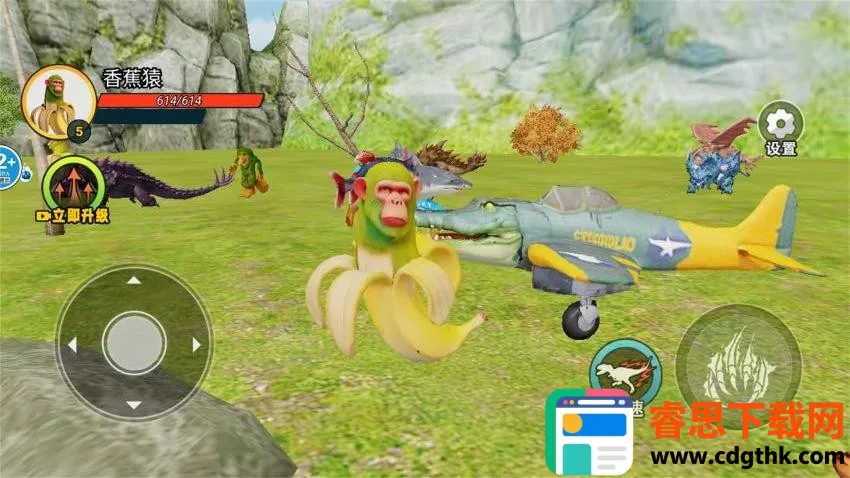Click the banana ape portrait avatar

tap(58, 103)
